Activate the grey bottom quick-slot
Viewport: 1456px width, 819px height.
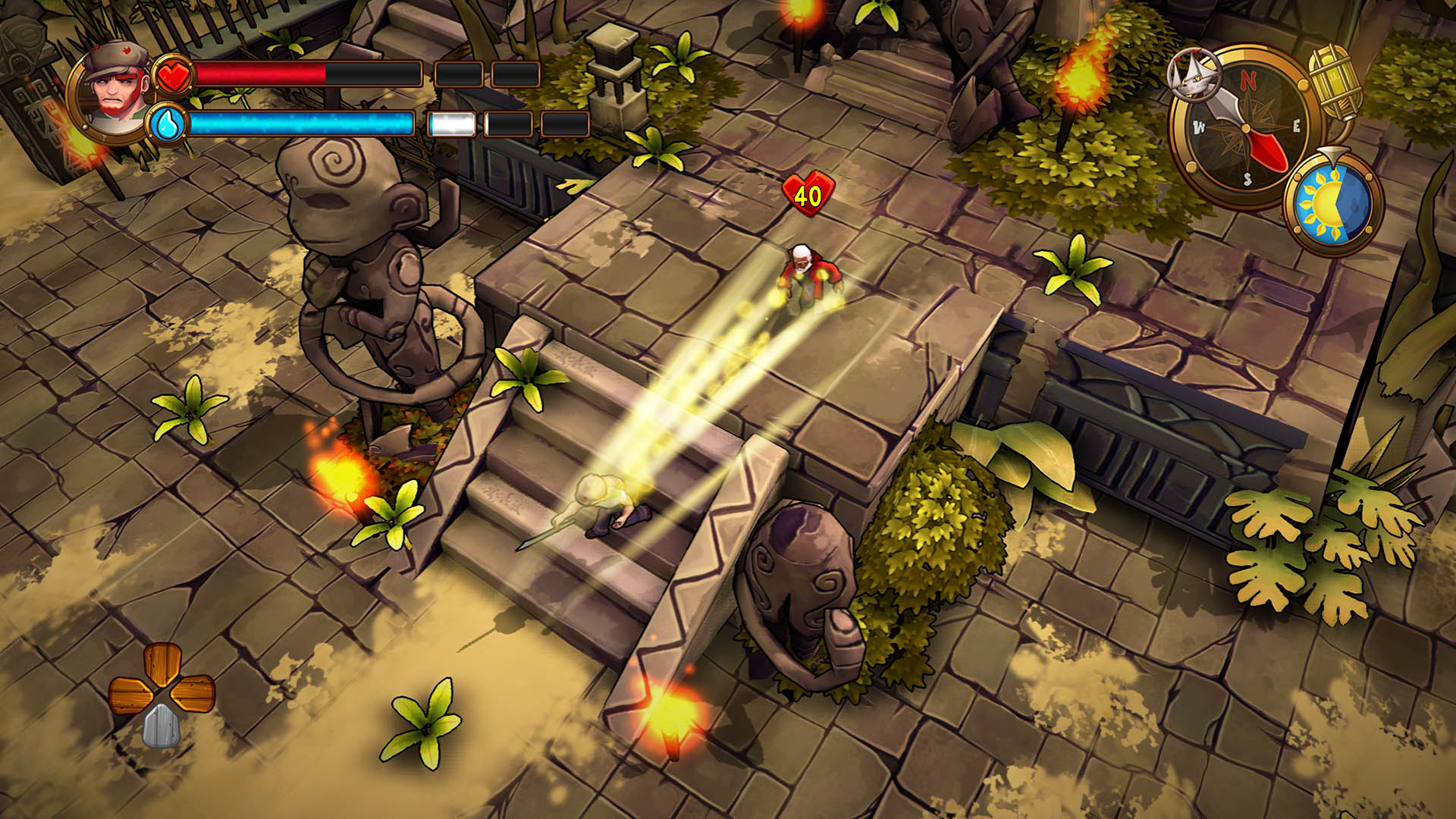click(160, 725)
